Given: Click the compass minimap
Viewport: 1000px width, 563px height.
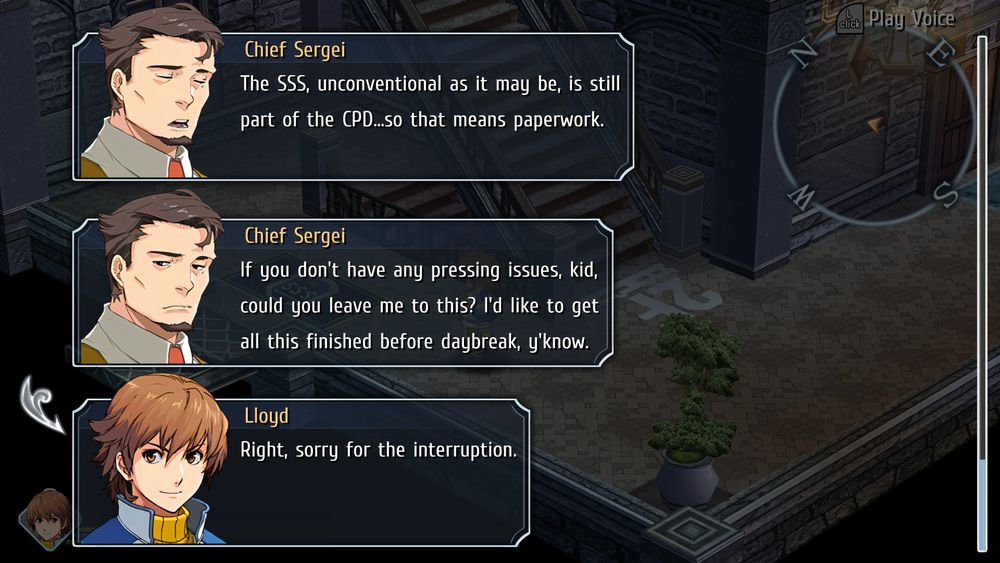Looking at the screenshot, I should pyautogui.click(x=874, y=121).
